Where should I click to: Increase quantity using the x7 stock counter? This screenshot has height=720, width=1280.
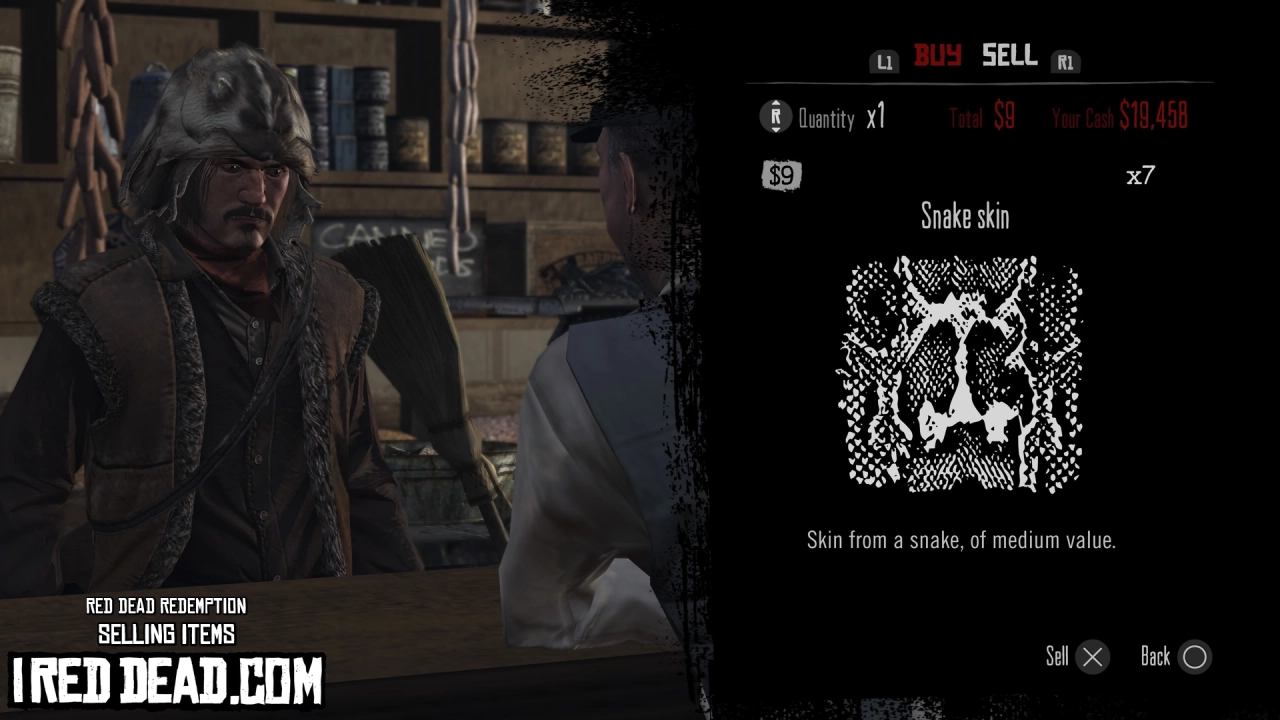pos(1143,176)
